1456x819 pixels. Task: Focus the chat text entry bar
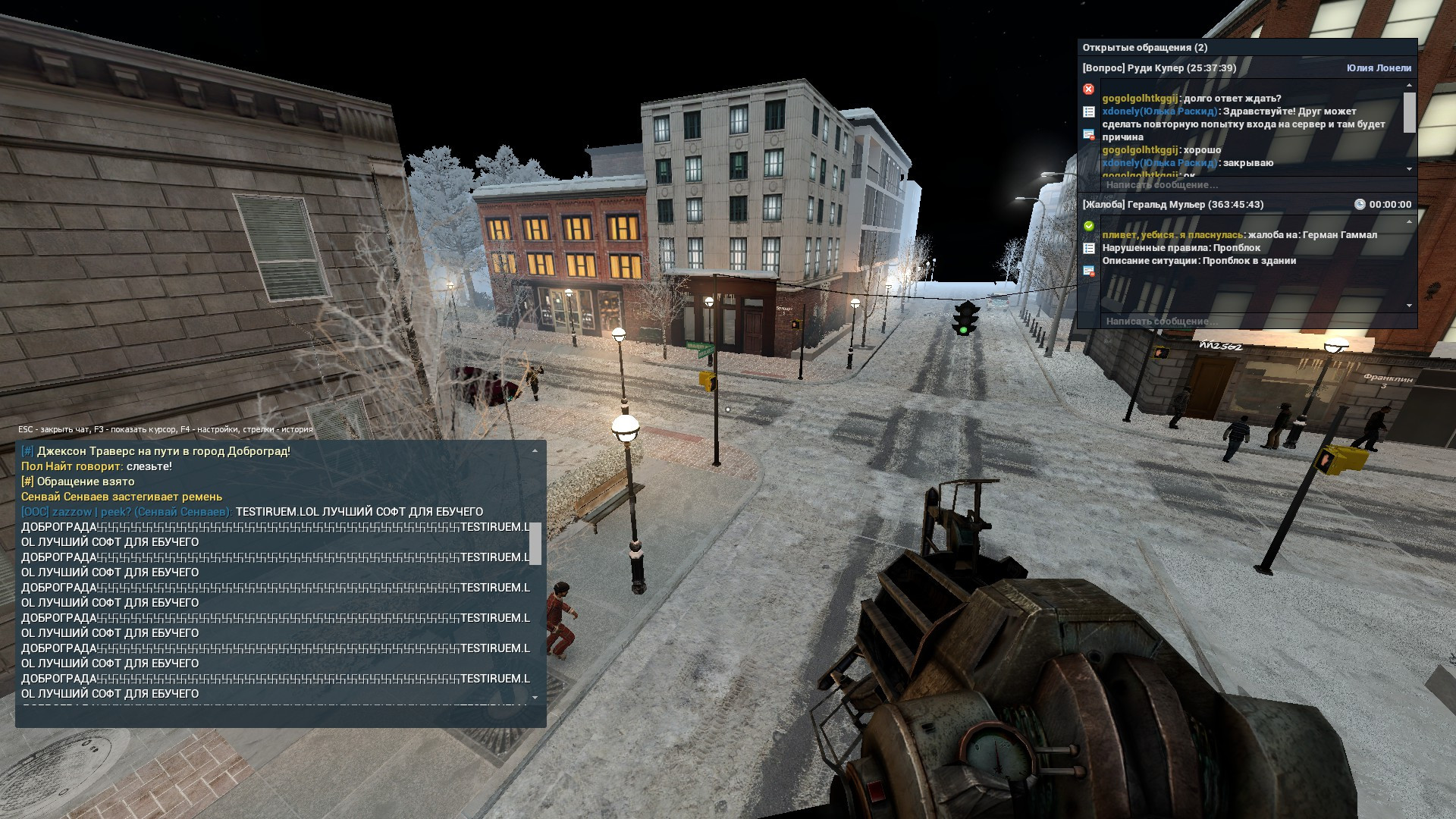[281, 717]
